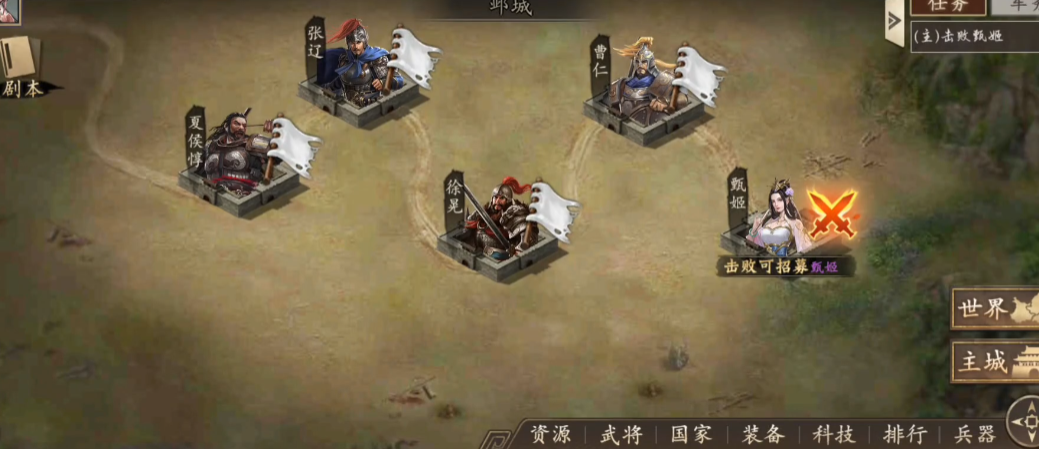Open the 兵器 (Weapons) menu
This screenshot has height=449, width=1039.
point(974,434)
